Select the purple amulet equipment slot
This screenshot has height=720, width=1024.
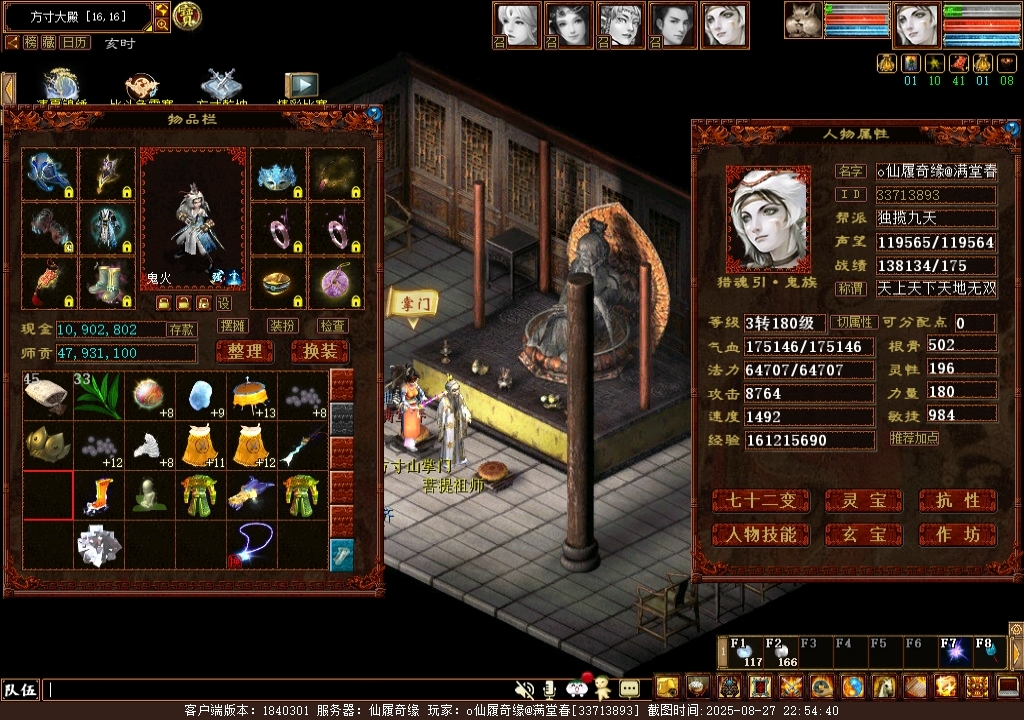click(x=335, y=284)
